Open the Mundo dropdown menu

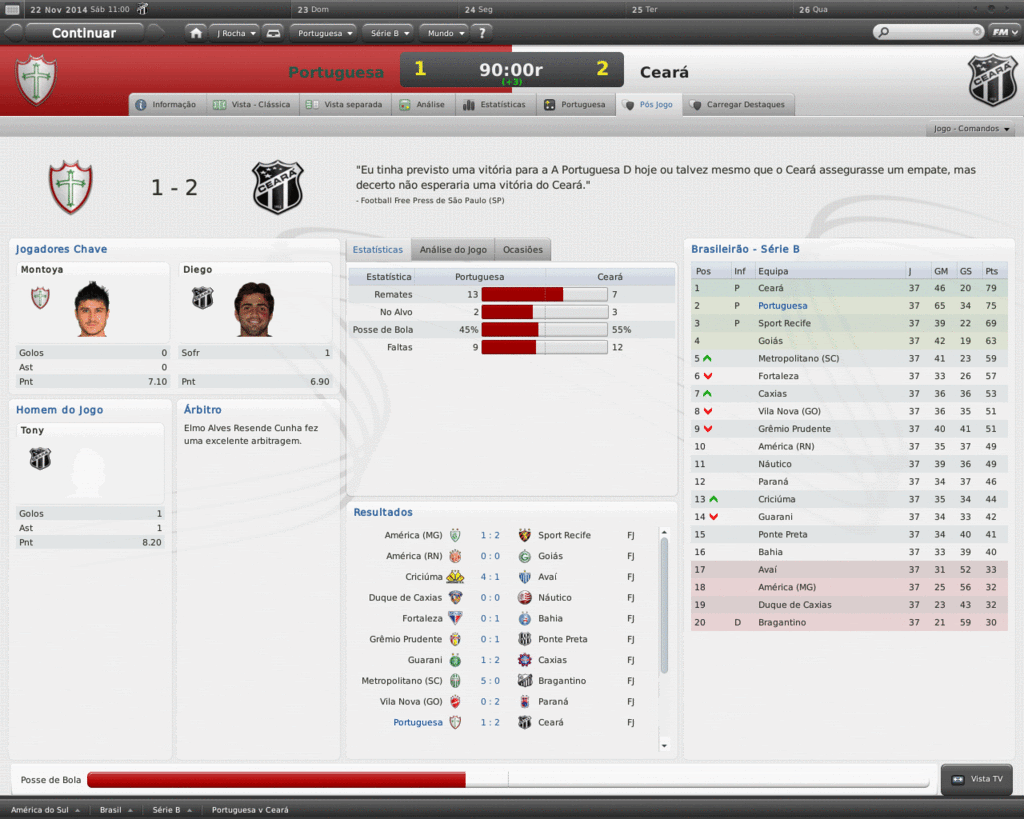click(444, 33)
